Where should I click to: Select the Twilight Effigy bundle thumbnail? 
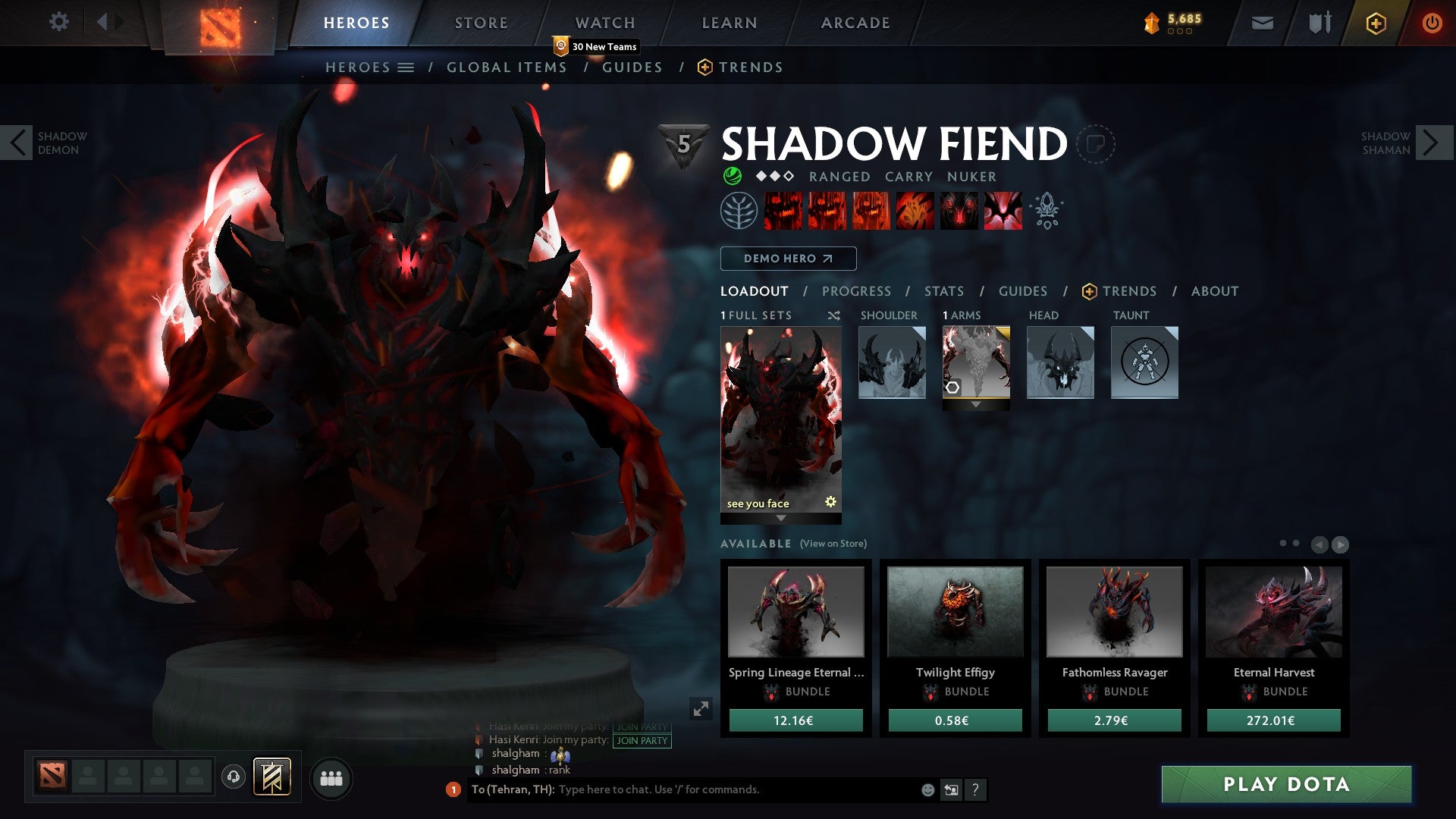[x=955, y=613]
